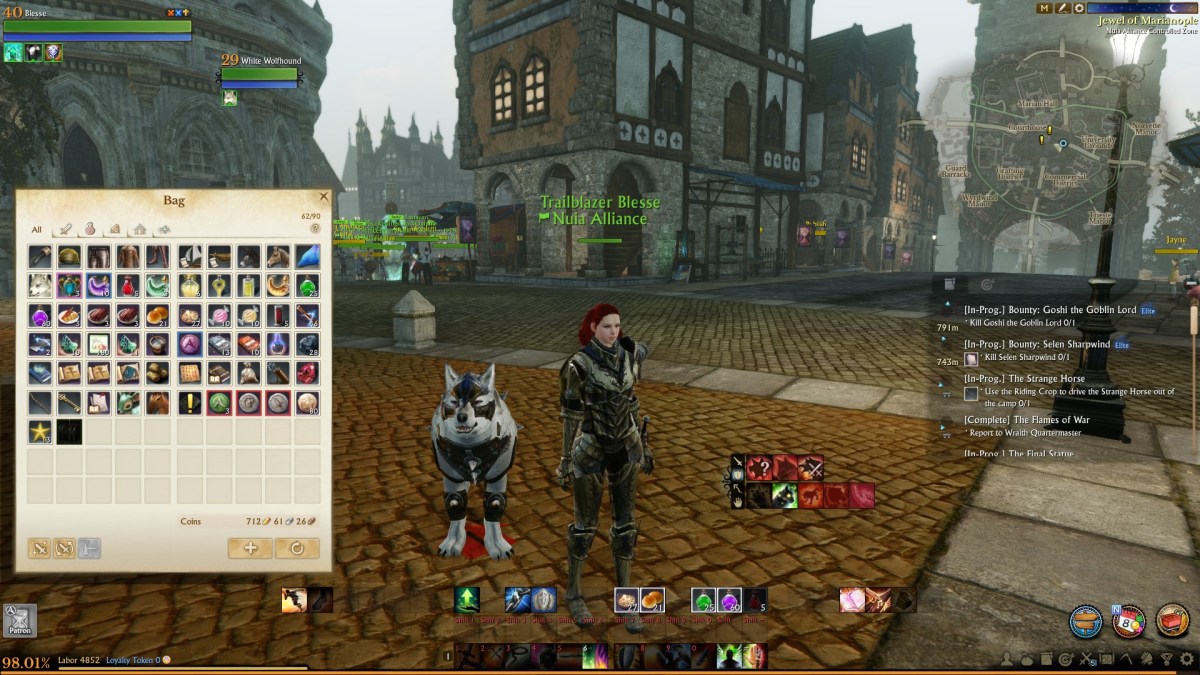Select the Goshi the Goblin Lord bounty quest
The height and width of the screenshot is (675, 1200).
pos(1049,310)
